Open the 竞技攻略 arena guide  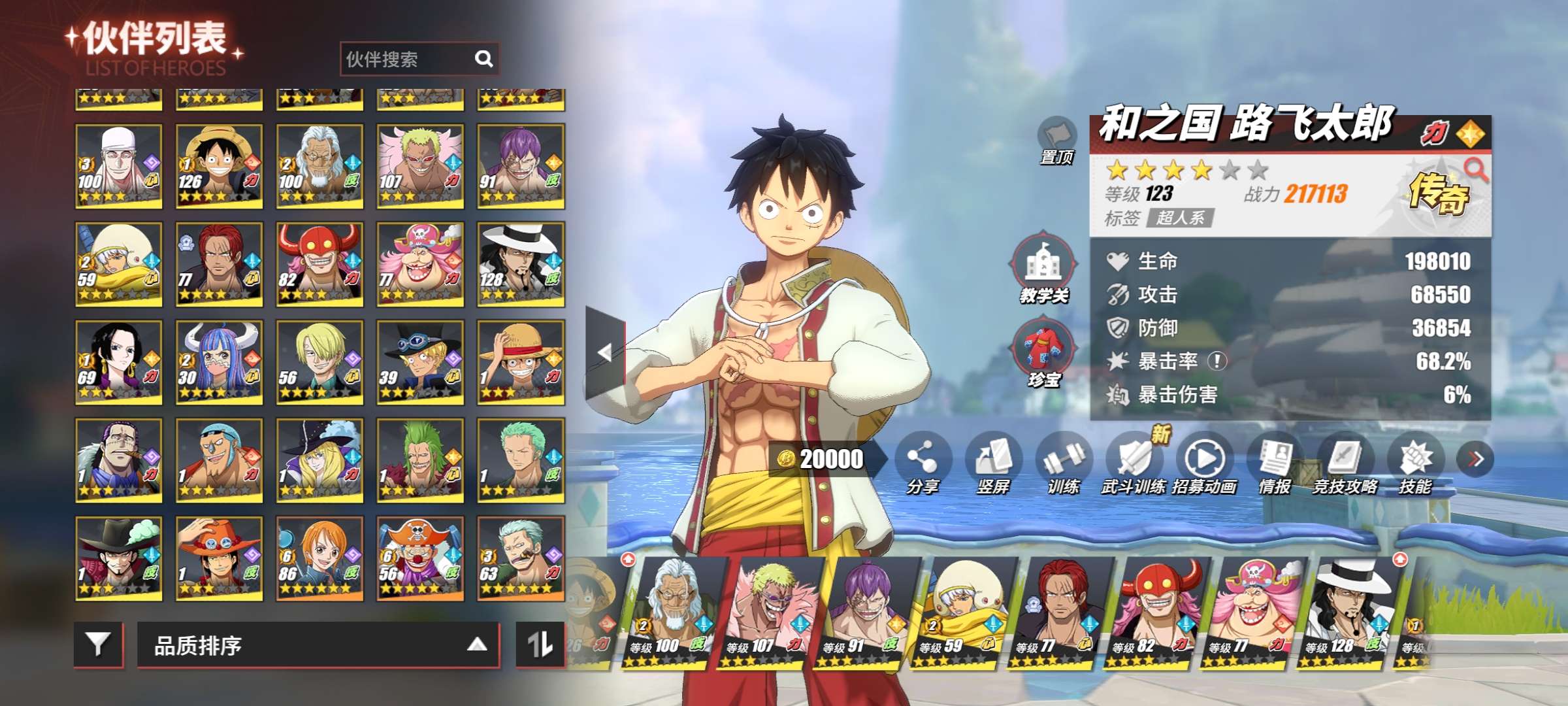pos(1345,462)
